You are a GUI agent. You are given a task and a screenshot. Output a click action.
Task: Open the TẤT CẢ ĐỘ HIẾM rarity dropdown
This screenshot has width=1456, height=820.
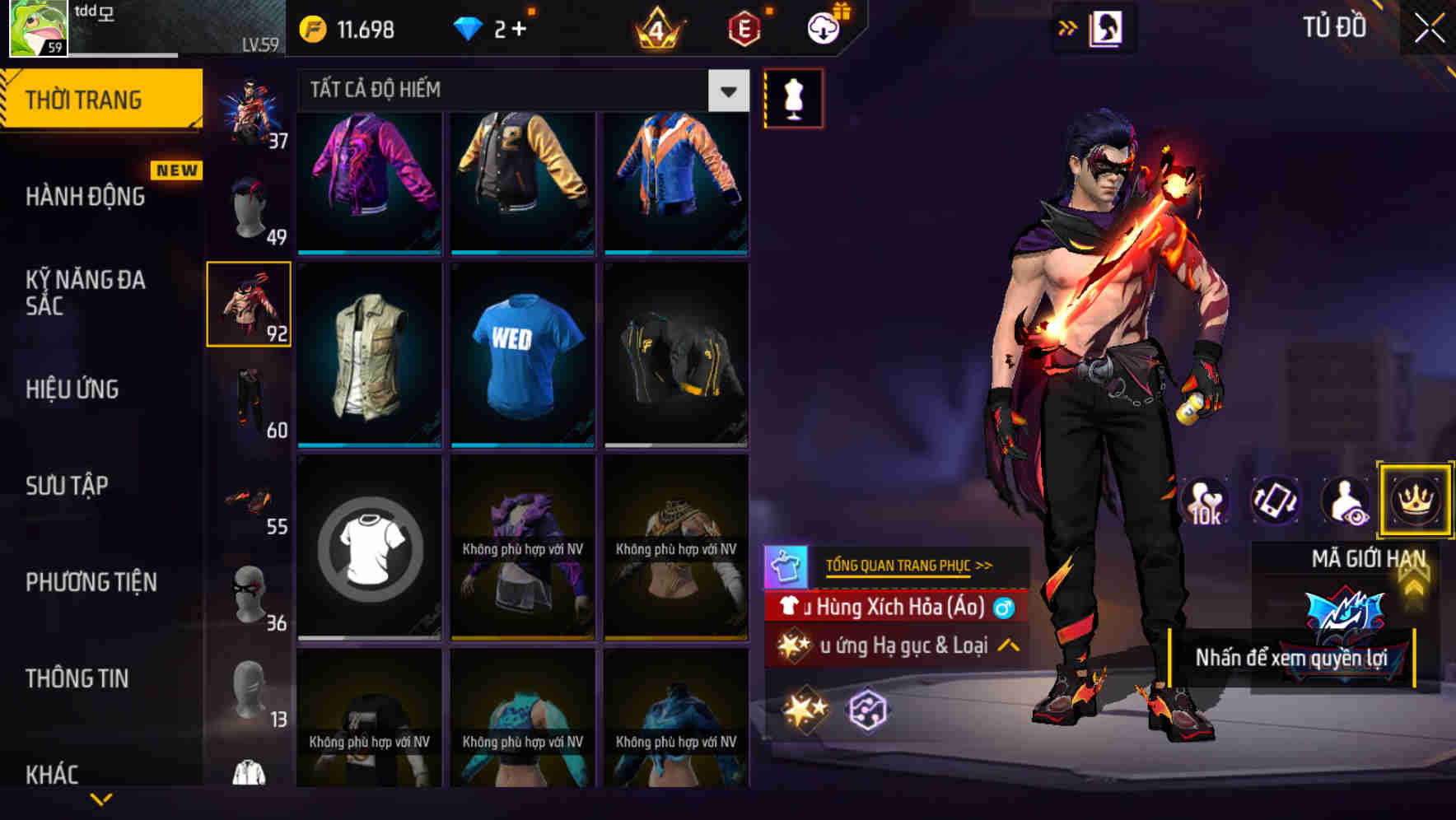tap(726, 91)
